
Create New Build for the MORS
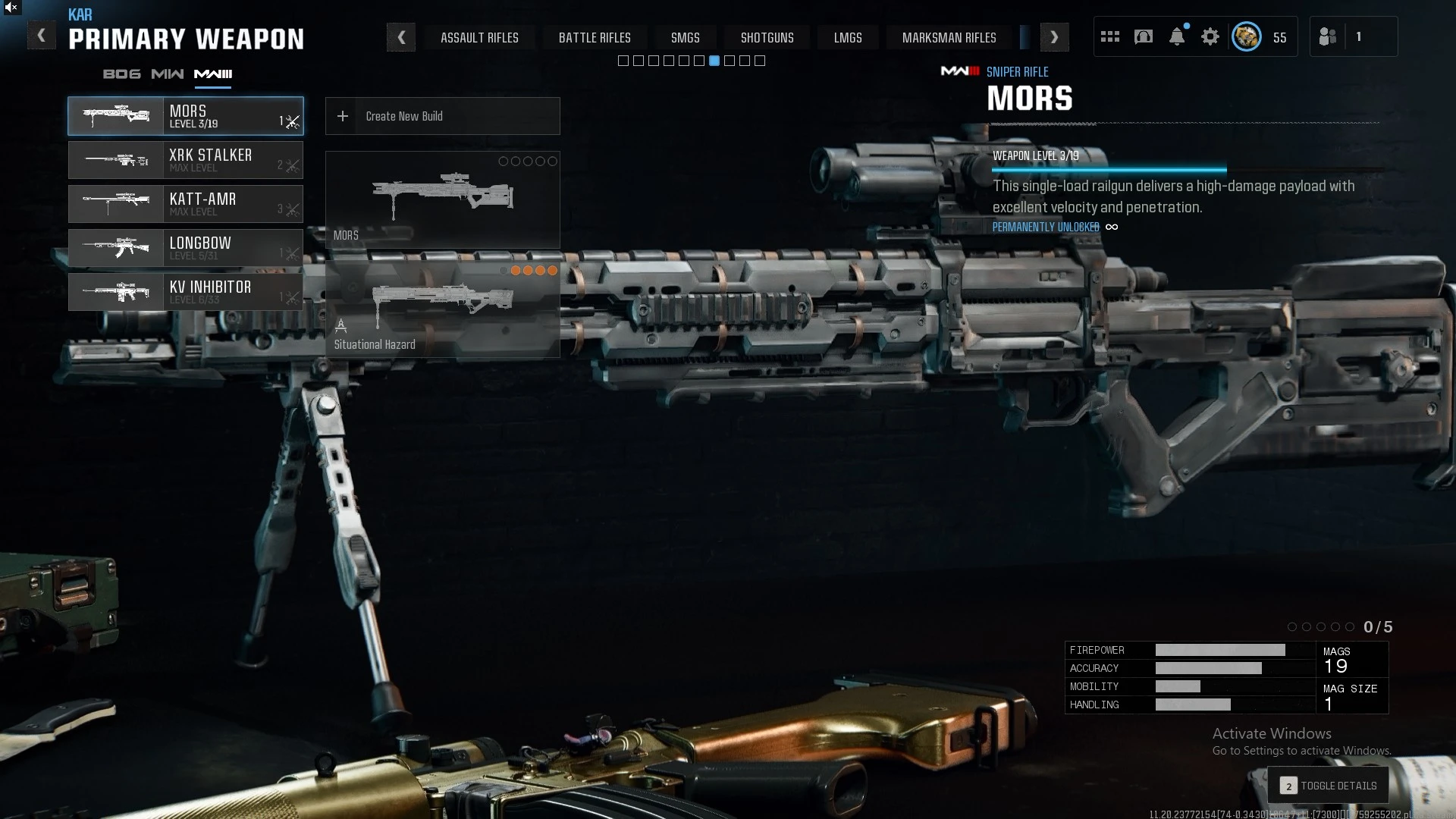click(x=442, y=116)
